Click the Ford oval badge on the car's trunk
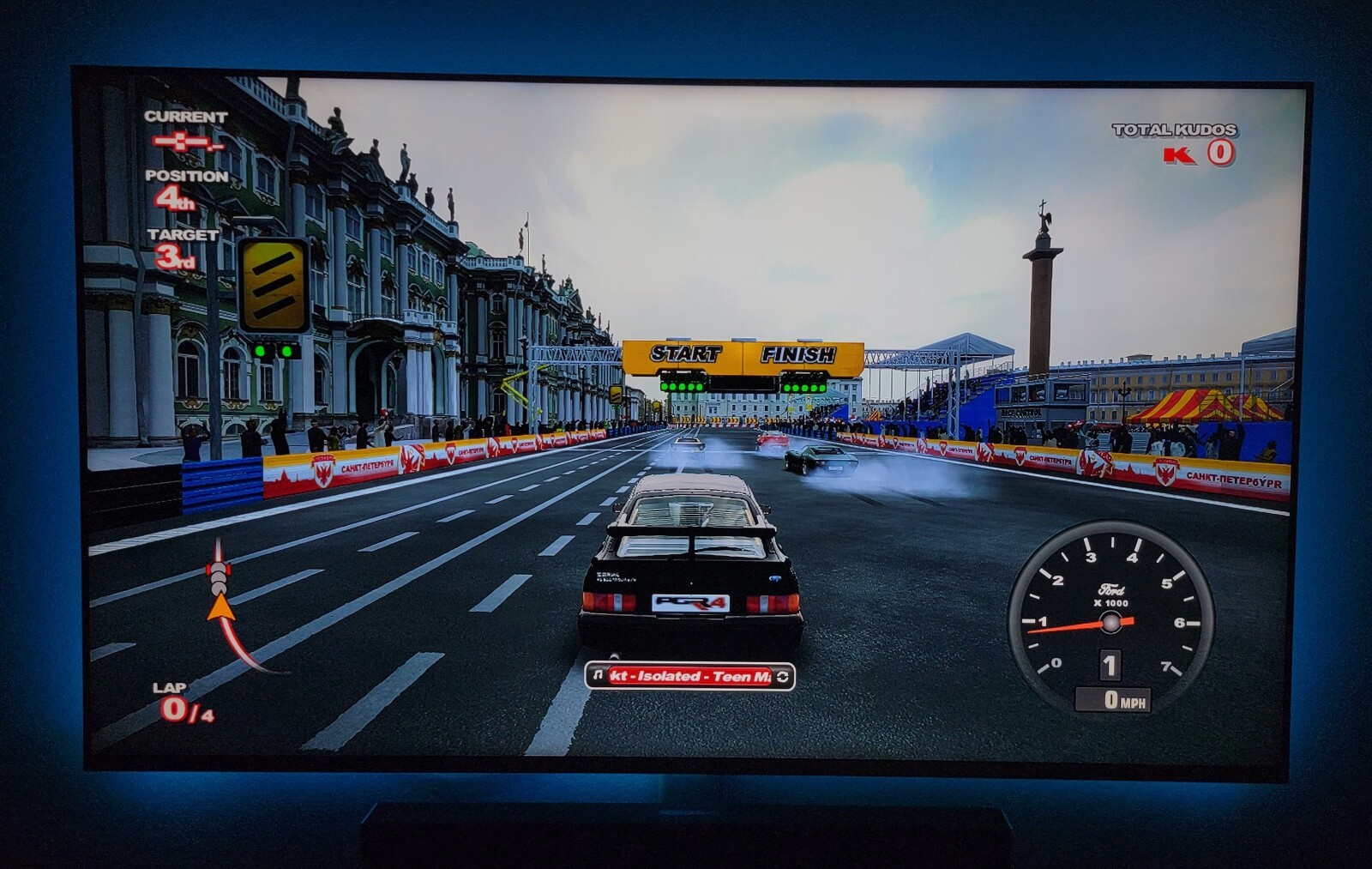 pyautogui.click(x=776, y=577)
